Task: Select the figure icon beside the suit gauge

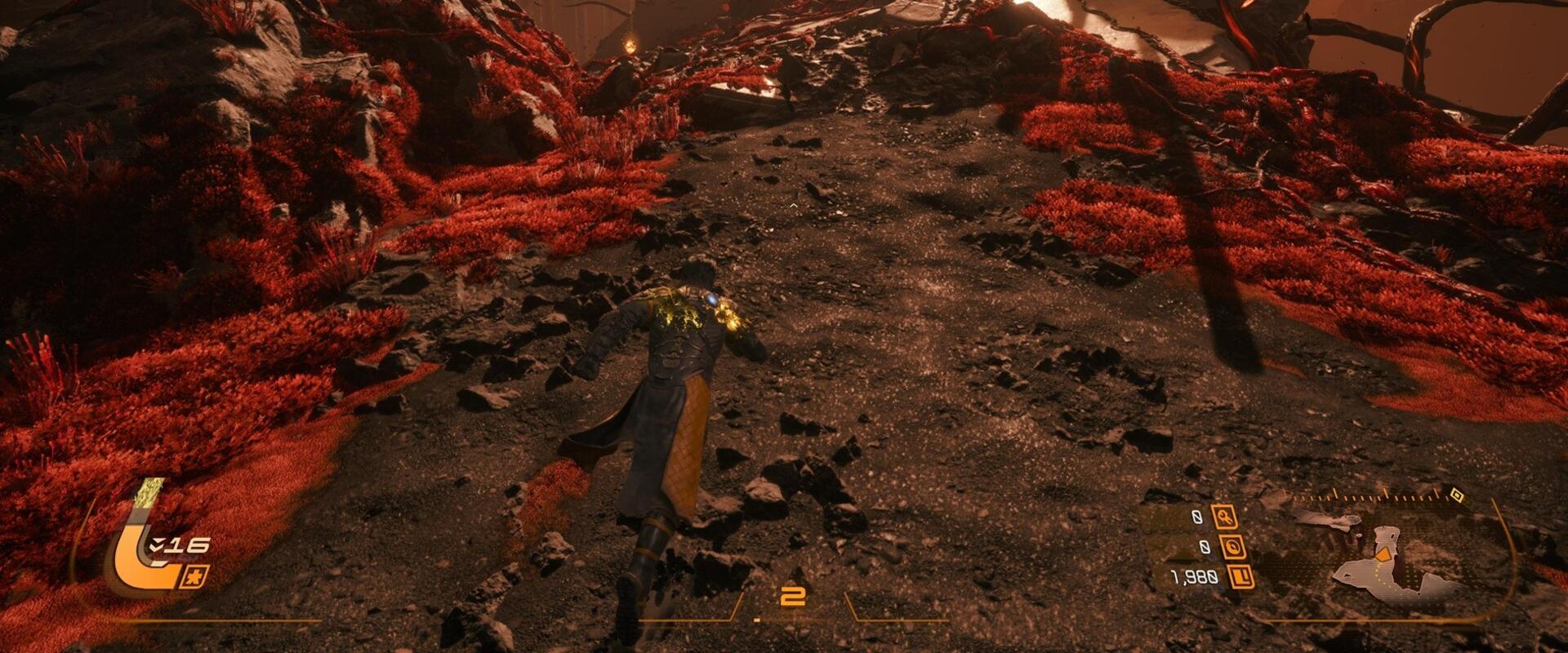Action: (x=197, y=575)
